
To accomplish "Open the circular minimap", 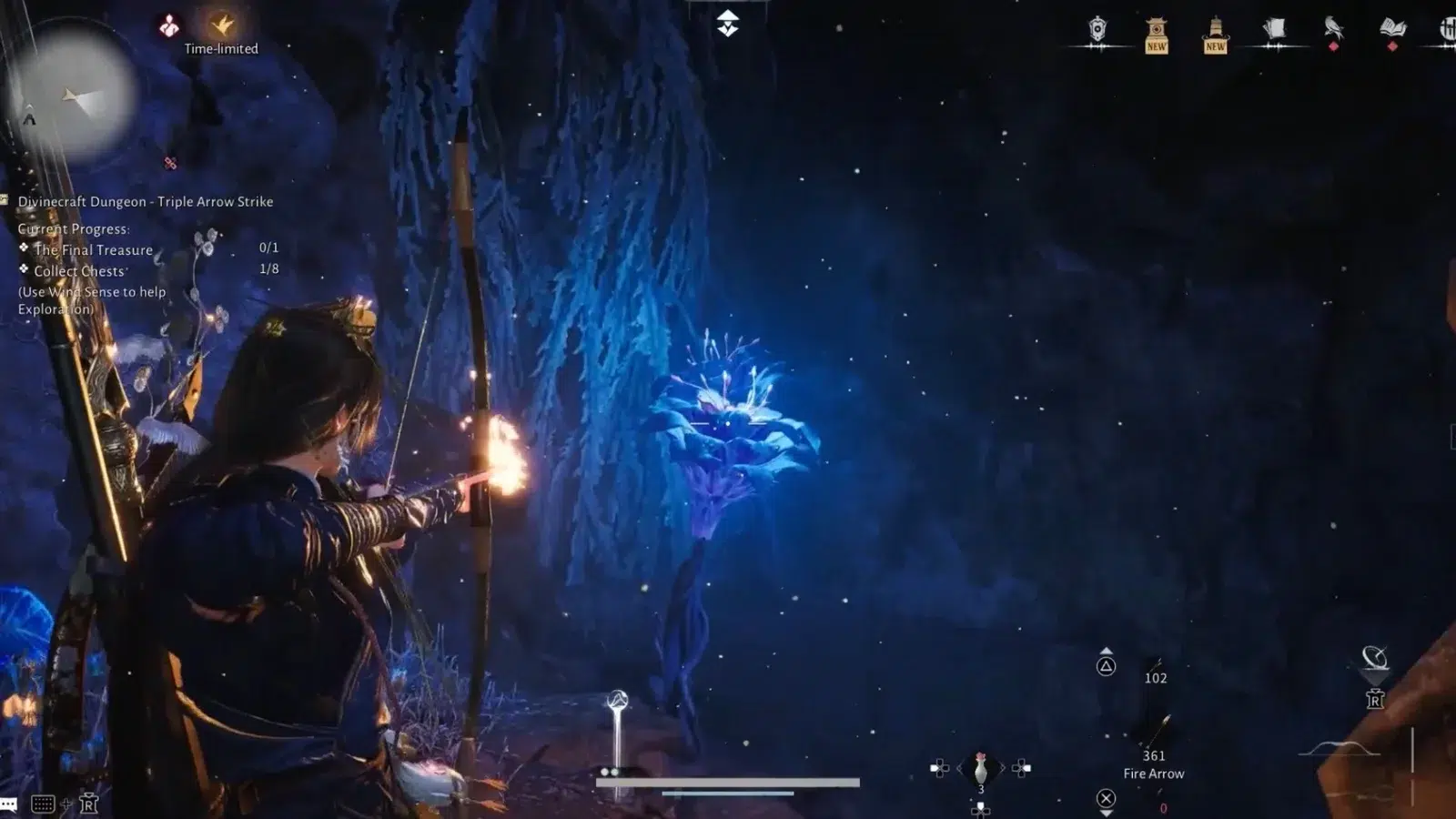I will coord(73,96).
